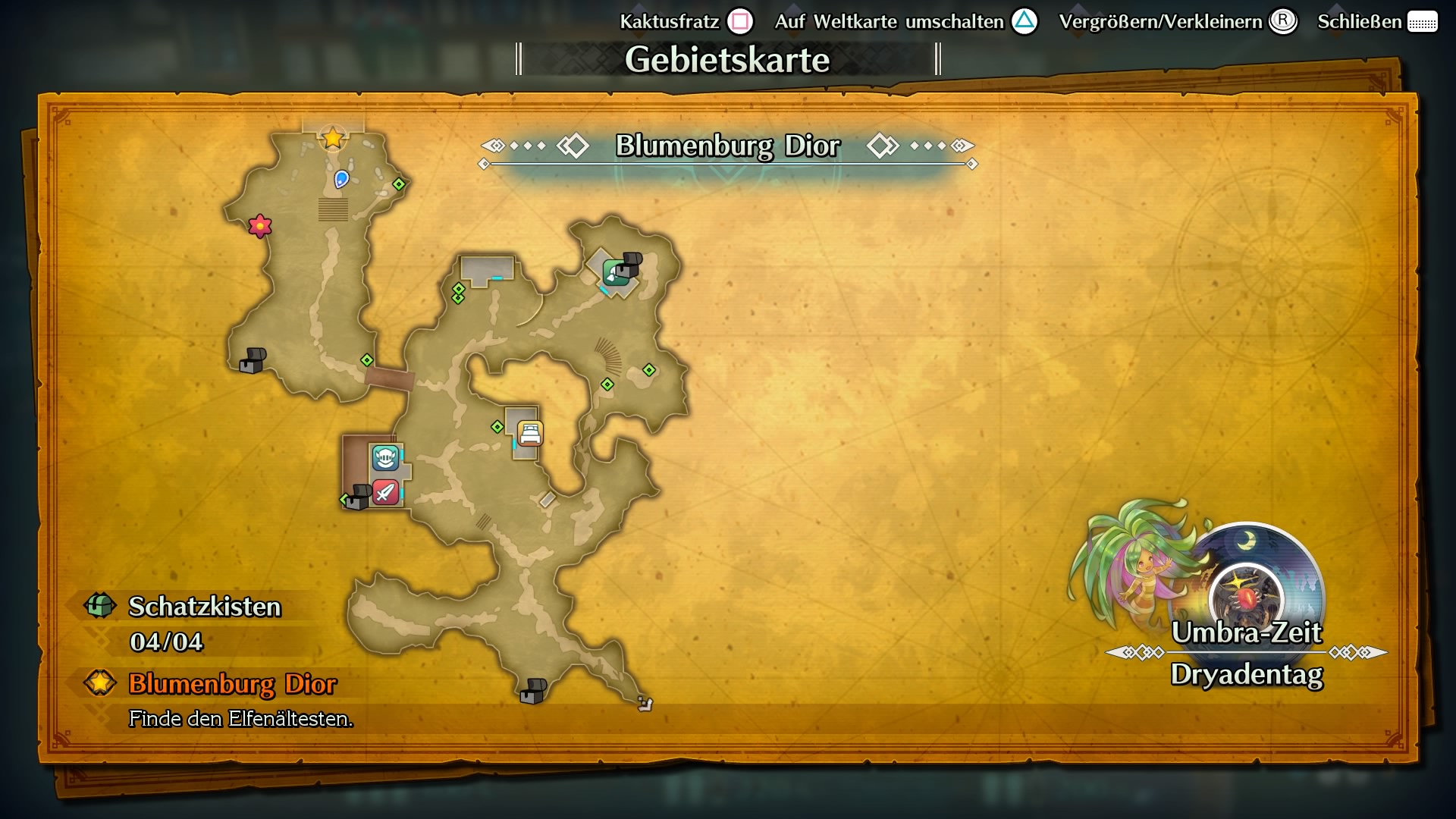Click the inn bed icon on the map
Viewport: 1456px width, 819px height.
(529, 432)
